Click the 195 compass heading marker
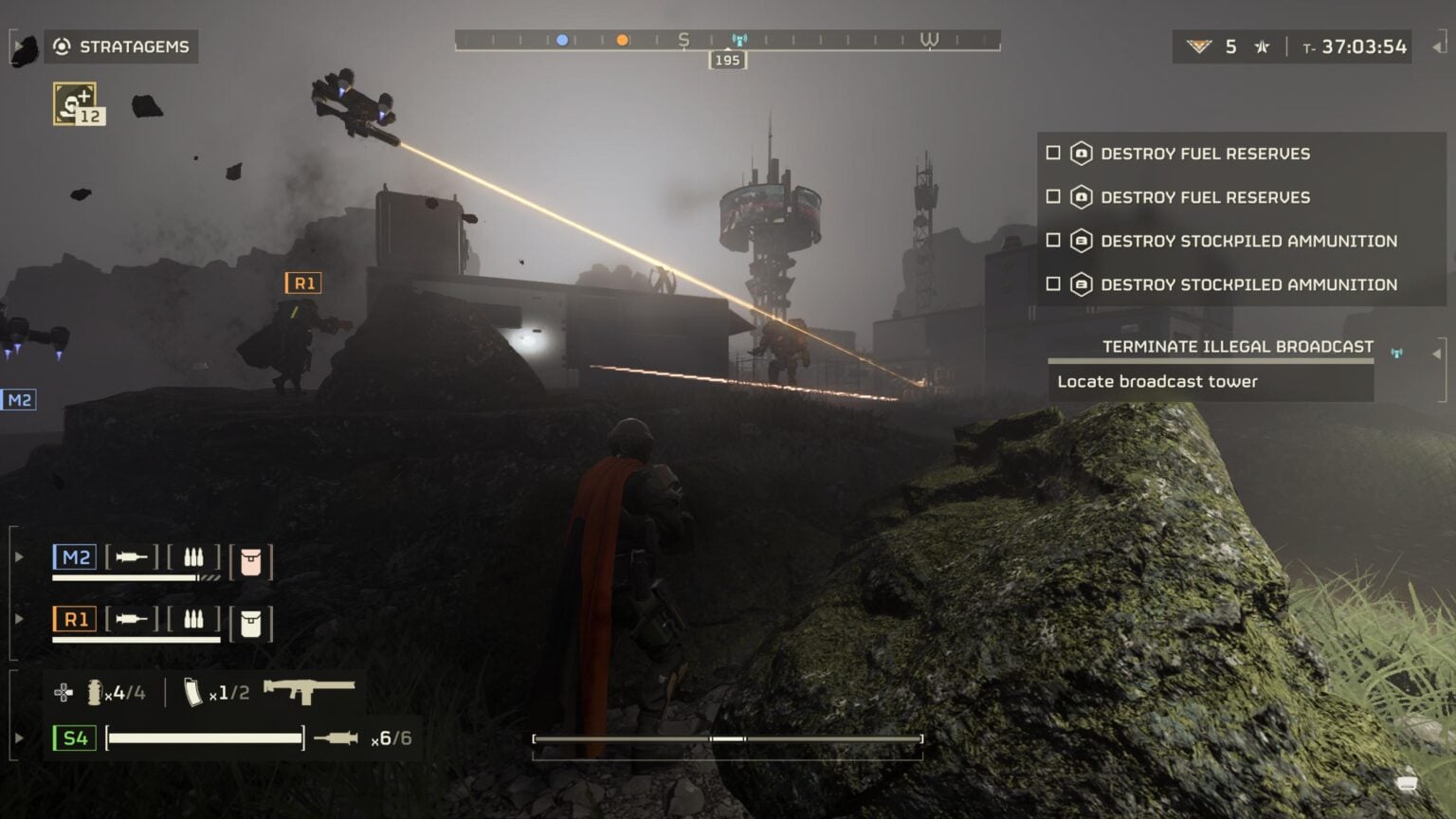This screenshot has height=819, width=1456. tap(727, 60)
